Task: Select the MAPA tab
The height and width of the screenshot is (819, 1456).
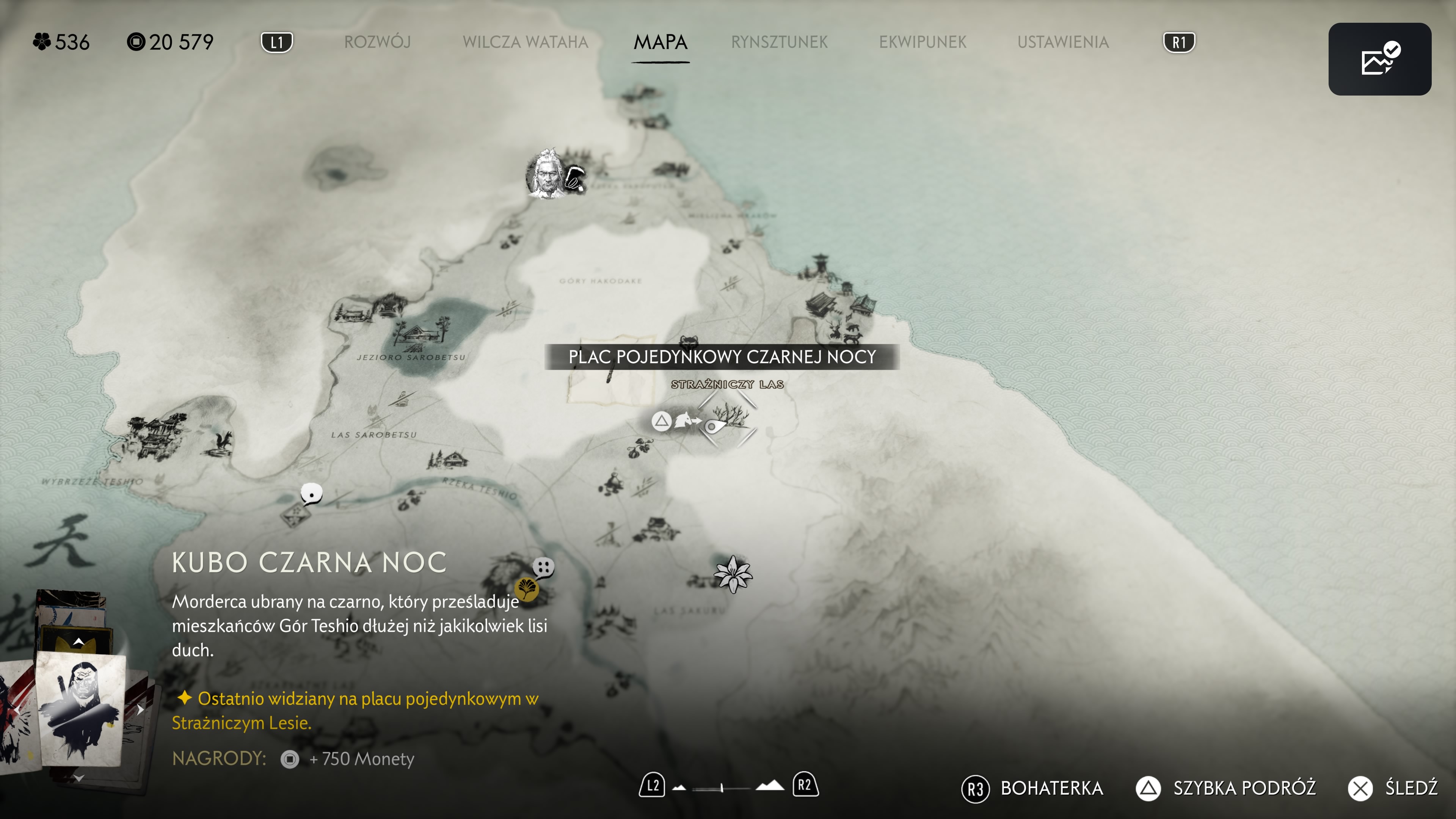Action: pyautogui.click(x=660, y=42)
